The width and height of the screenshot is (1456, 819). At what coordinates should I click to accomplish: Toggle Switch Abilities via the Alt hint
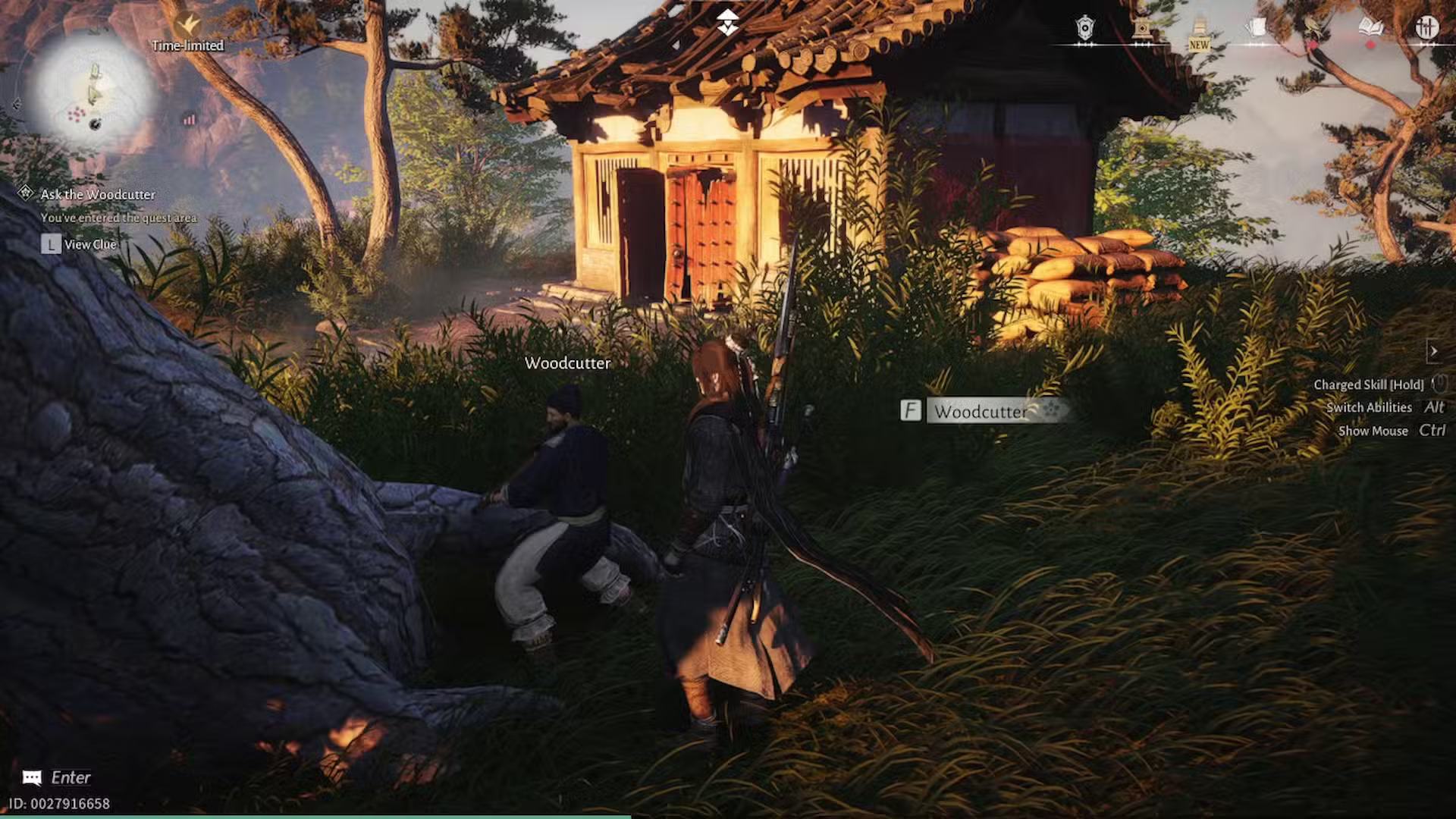pos(1434,407)
